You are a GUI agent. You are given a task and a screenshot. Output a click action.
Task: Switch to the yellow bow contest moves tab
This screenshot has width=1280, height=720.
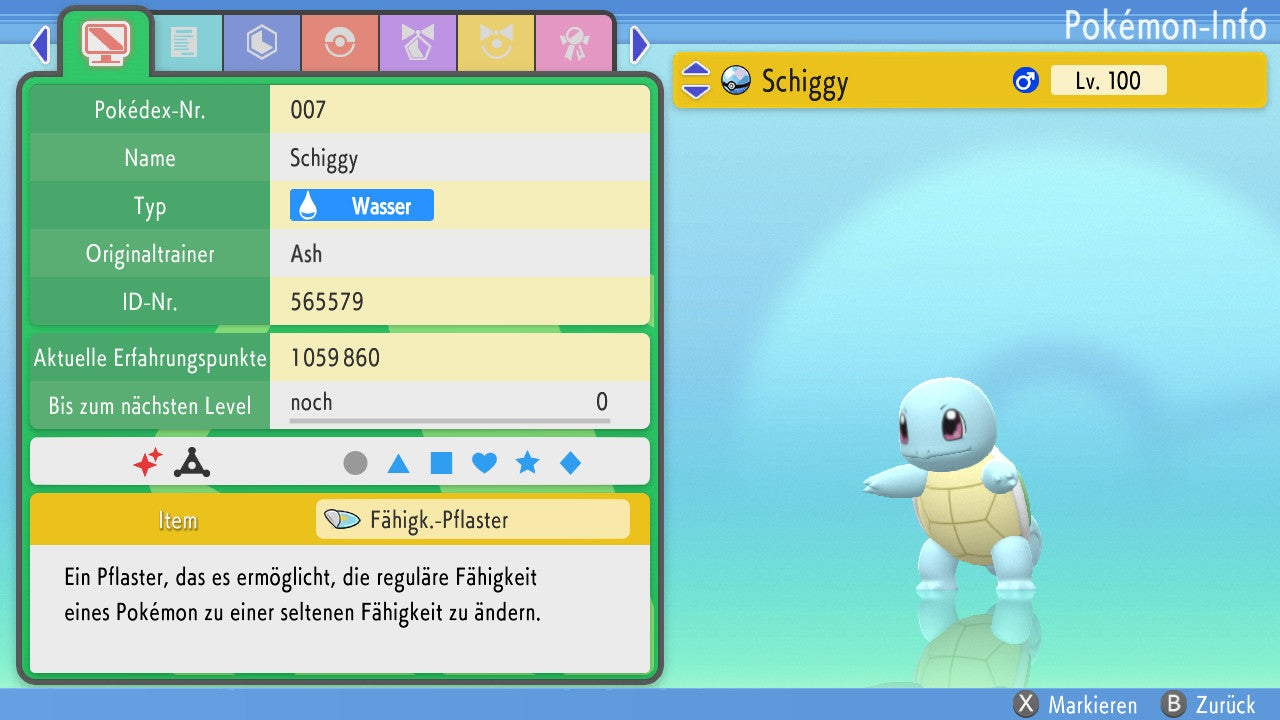(x=495, y=42)
